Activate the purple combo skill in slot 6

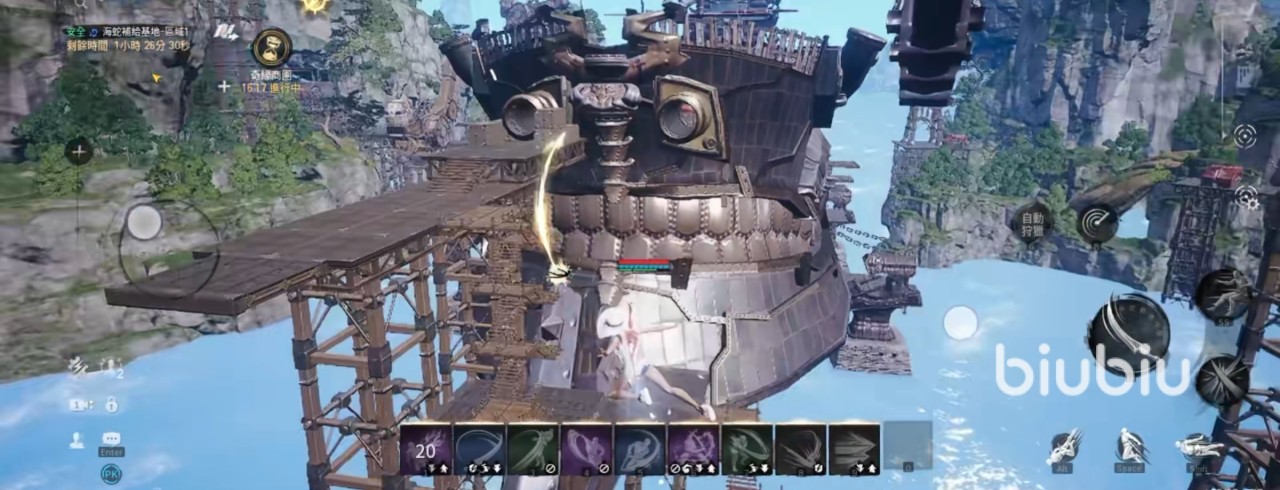coord(693,448)
